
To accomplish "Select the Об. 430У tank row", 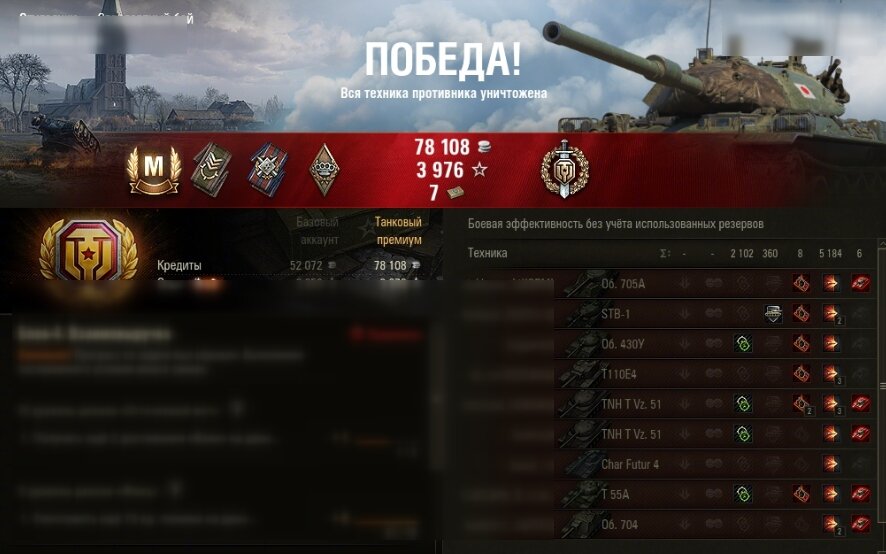I will pyautogui.click(x=623, y=344).
